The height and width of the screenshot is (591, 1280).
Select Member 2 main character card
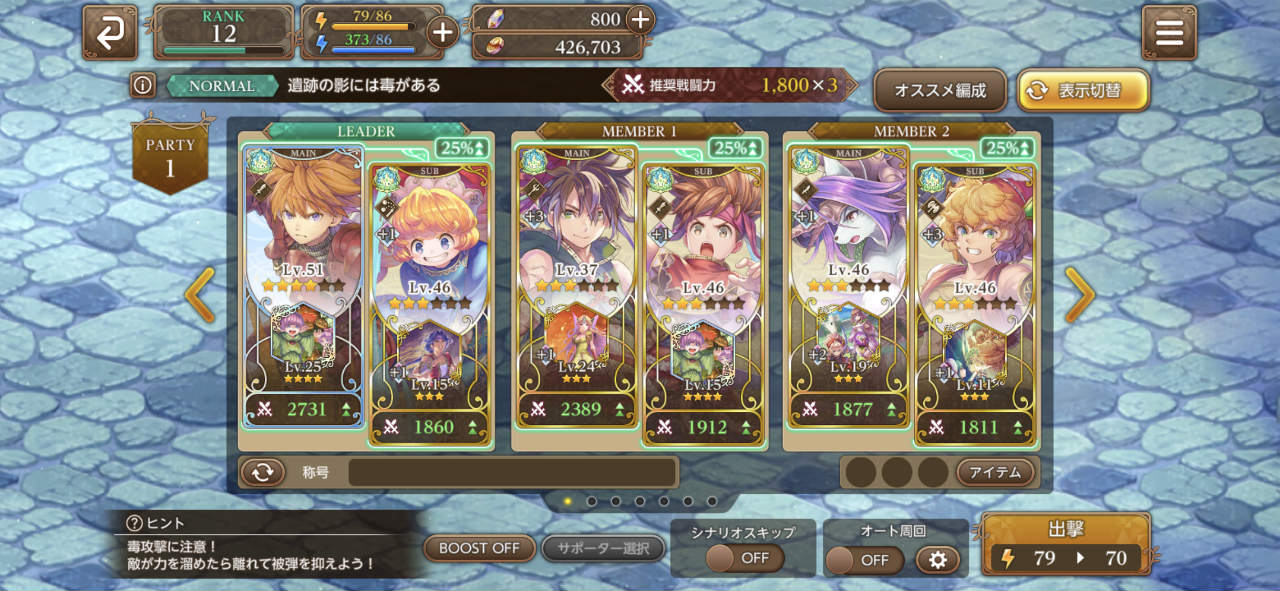tap(848, 270)
